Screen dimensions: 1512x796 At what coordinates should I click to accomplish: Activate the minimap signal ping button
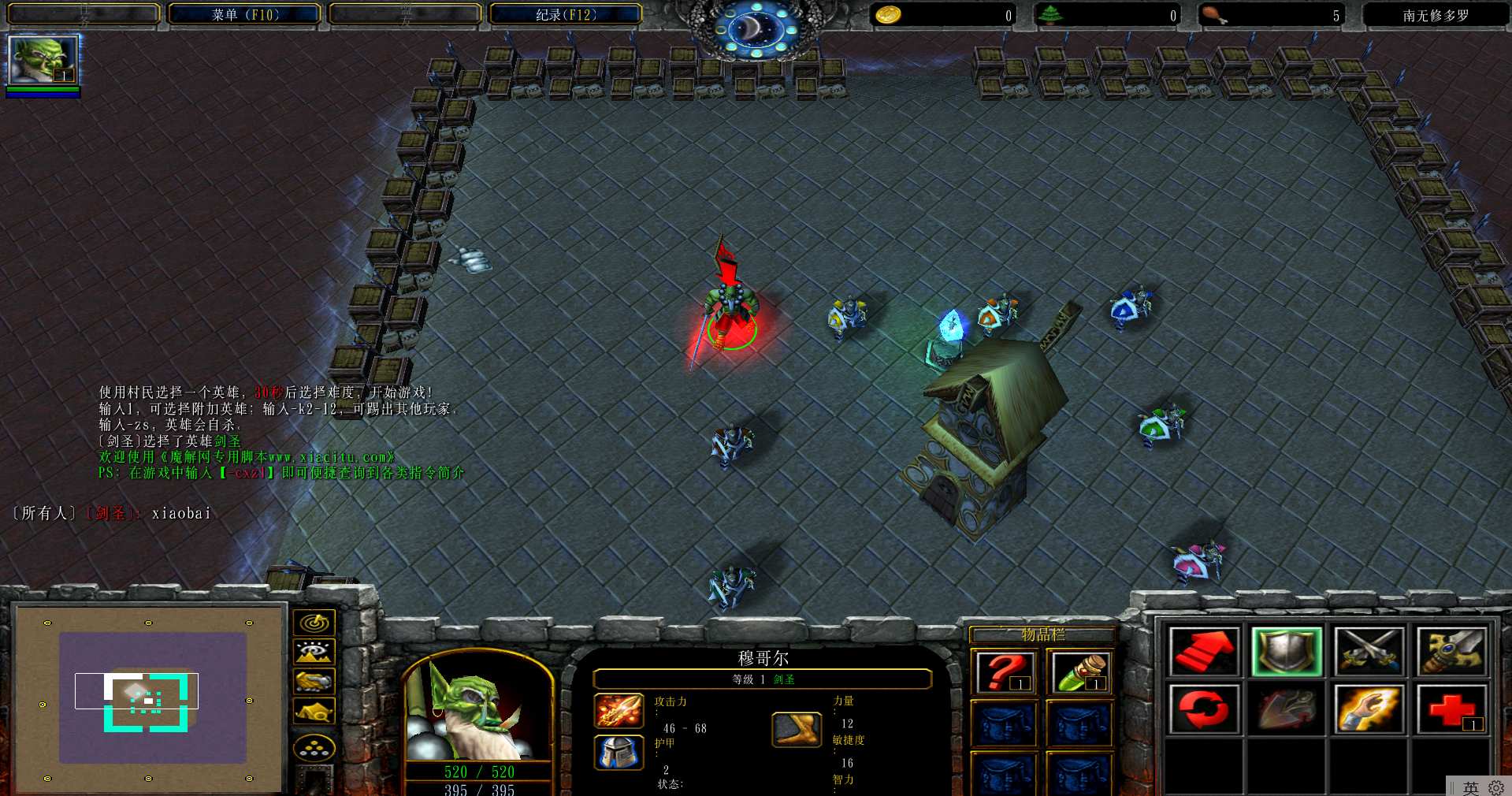coord(314,623)
